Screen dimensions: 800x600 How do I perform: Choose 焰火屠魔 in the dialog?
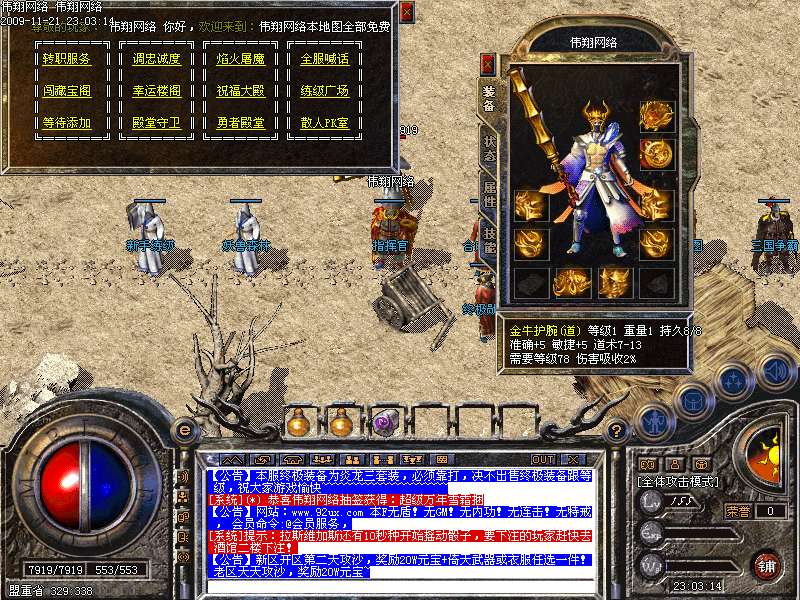coord(241,59)
